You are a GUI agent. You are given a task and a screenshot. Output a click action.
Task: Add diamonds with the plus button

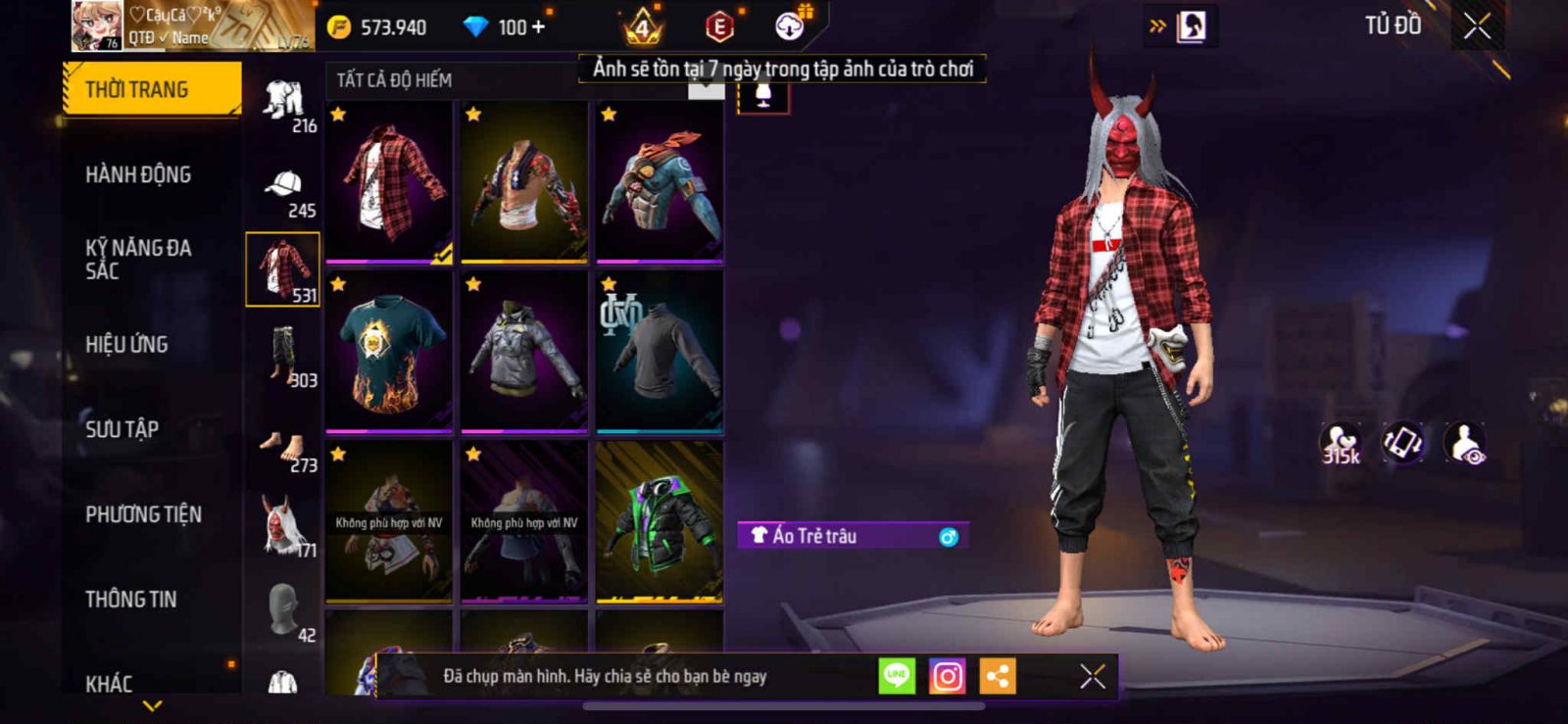pos(538,26)
